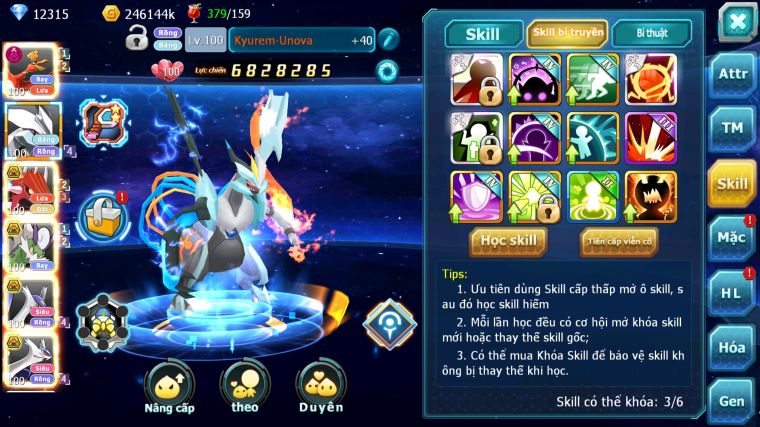Screen dimensions: 760x427
Task: Open the Attr side tab
Action: 732,75
